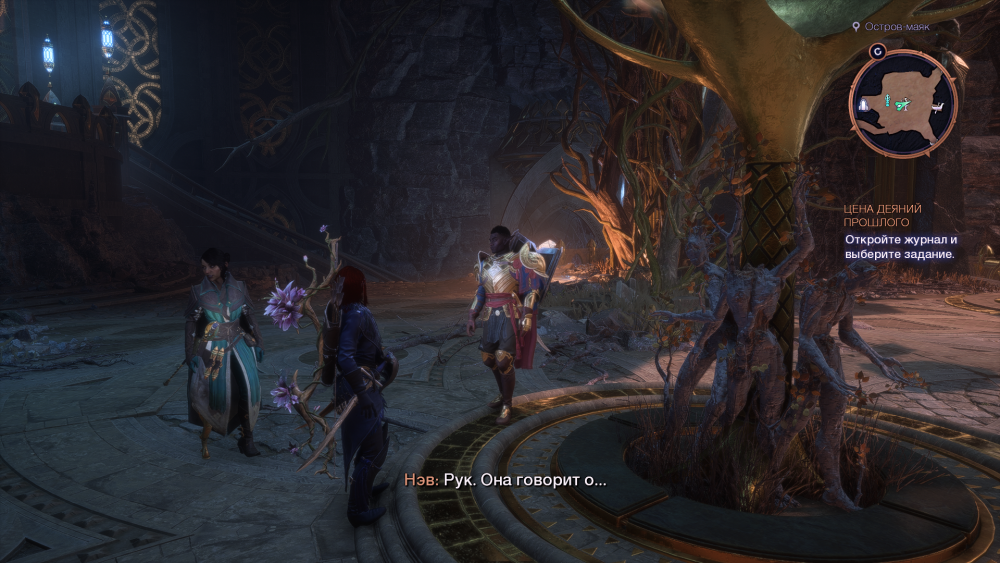Click the white bird-shaped marker on the minimap's right side
Screen dimensions: 1000x563
point(939,105)
